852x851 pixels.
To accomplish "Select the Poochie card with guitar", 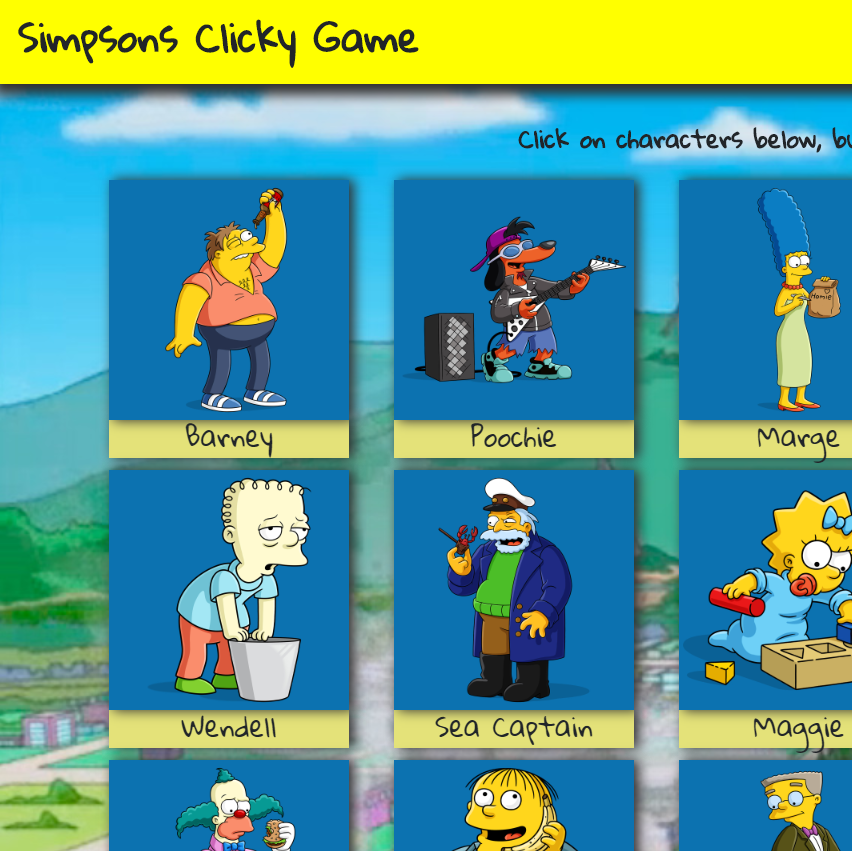I will [x=514, y=300].
